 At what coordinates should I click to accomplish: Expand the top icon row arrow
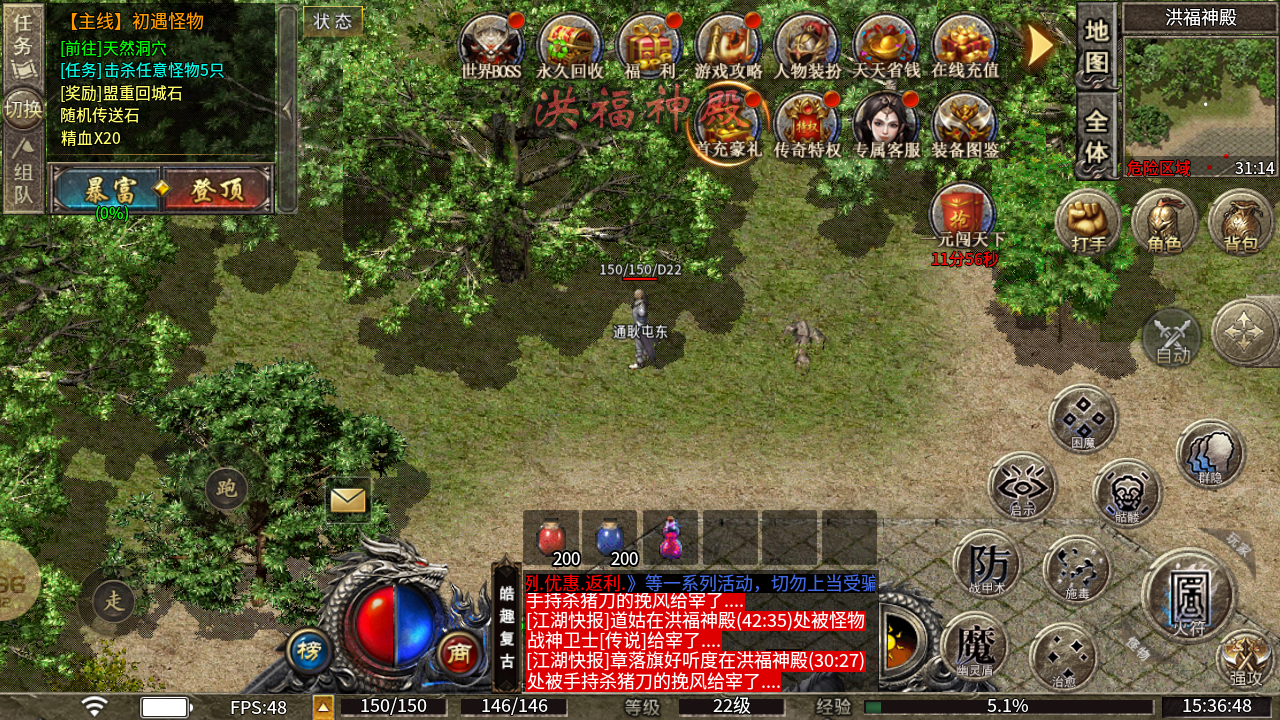pyautogui.click(x=1040, y=45)
